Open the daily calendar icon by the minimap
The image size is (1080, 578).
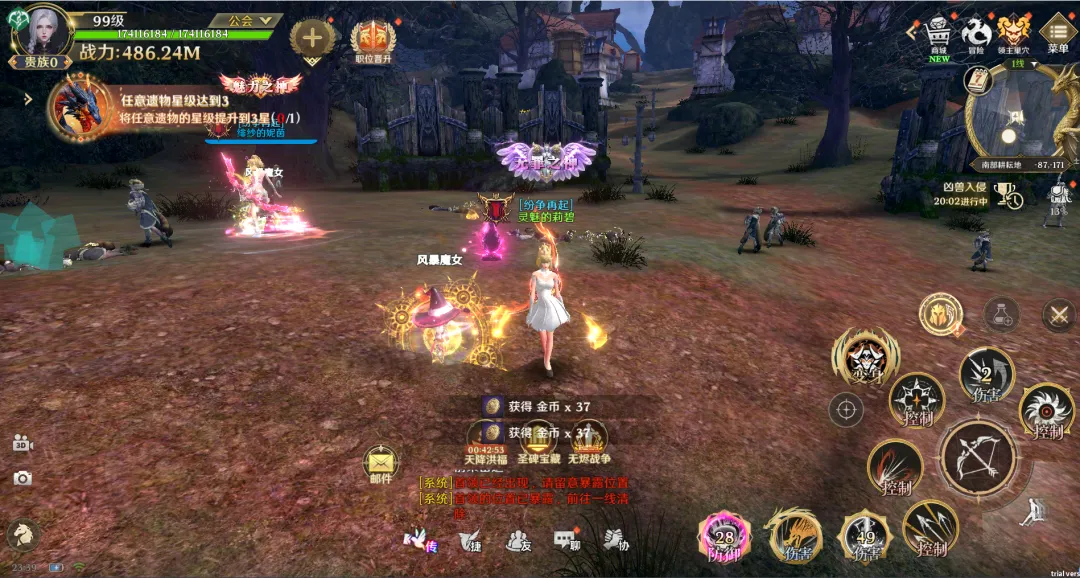(977, 80)
